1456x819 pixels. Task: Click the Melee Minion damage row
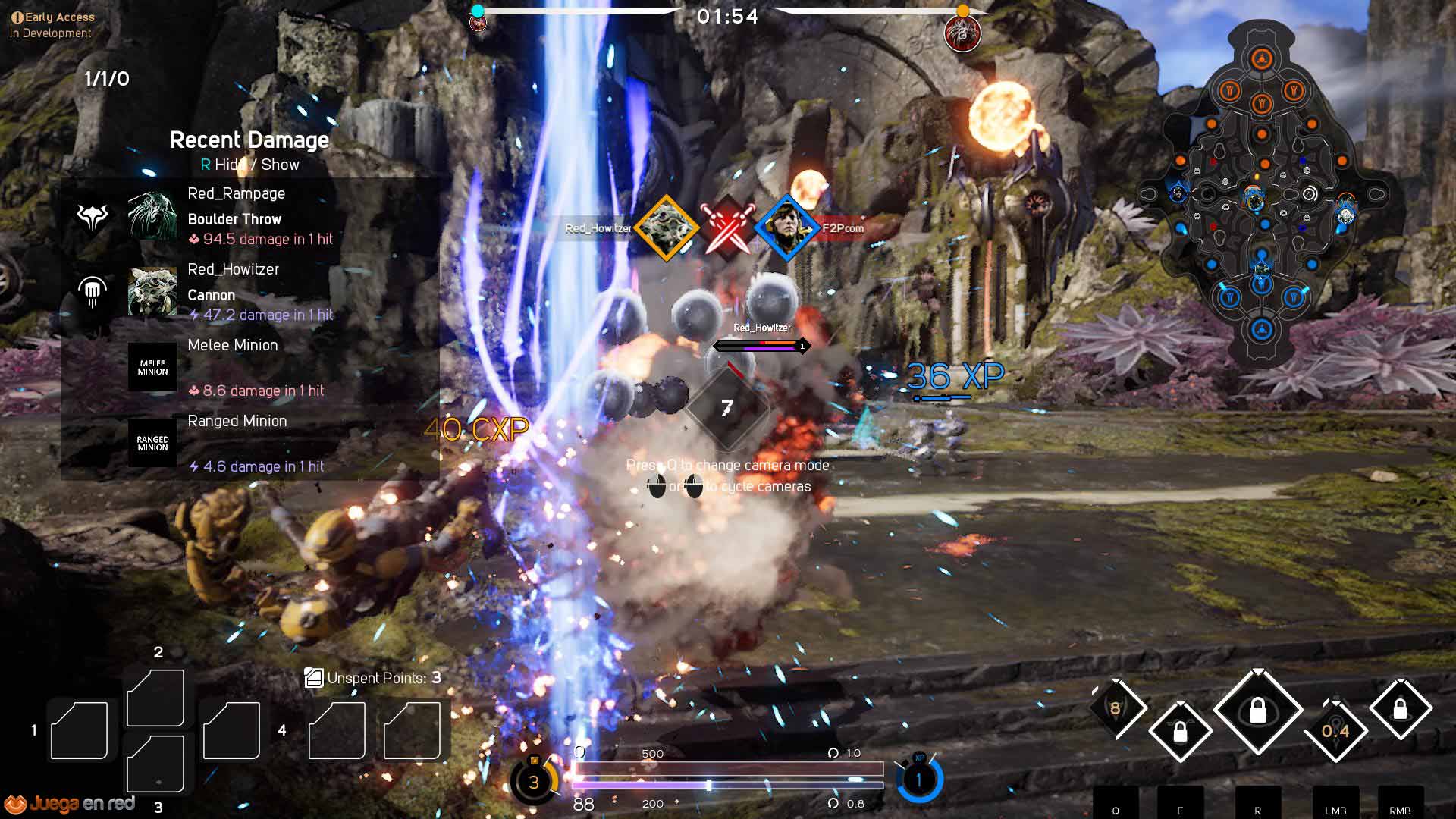coord(250,368)
